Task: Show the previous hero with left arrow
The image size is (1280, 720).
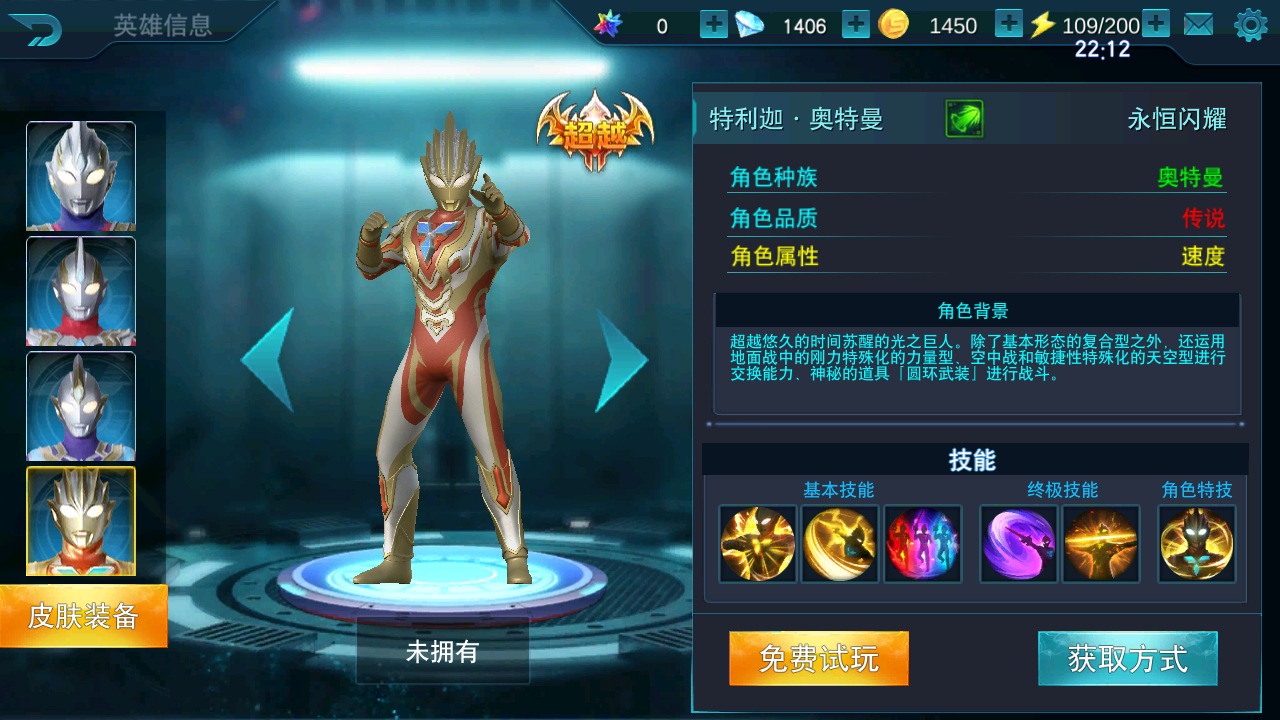Action: tap(268, 360)
